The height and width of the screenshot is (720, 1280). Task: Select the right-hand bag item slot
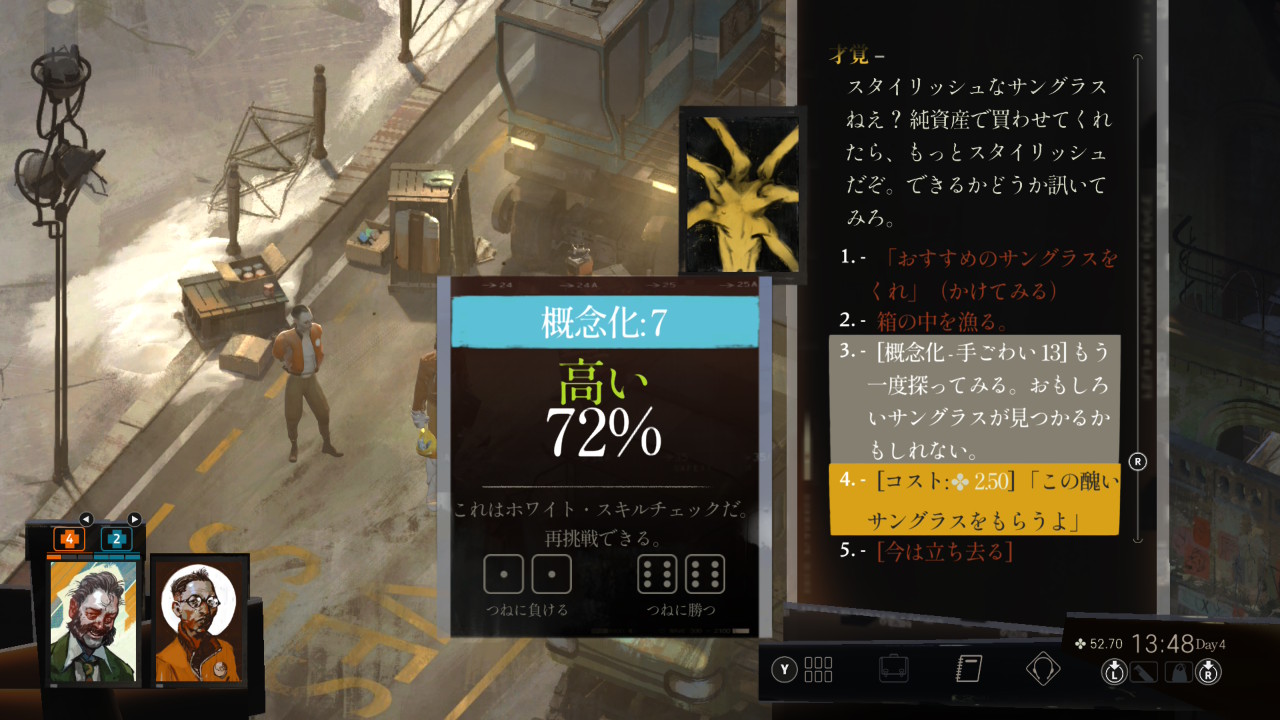point(1180,672)
